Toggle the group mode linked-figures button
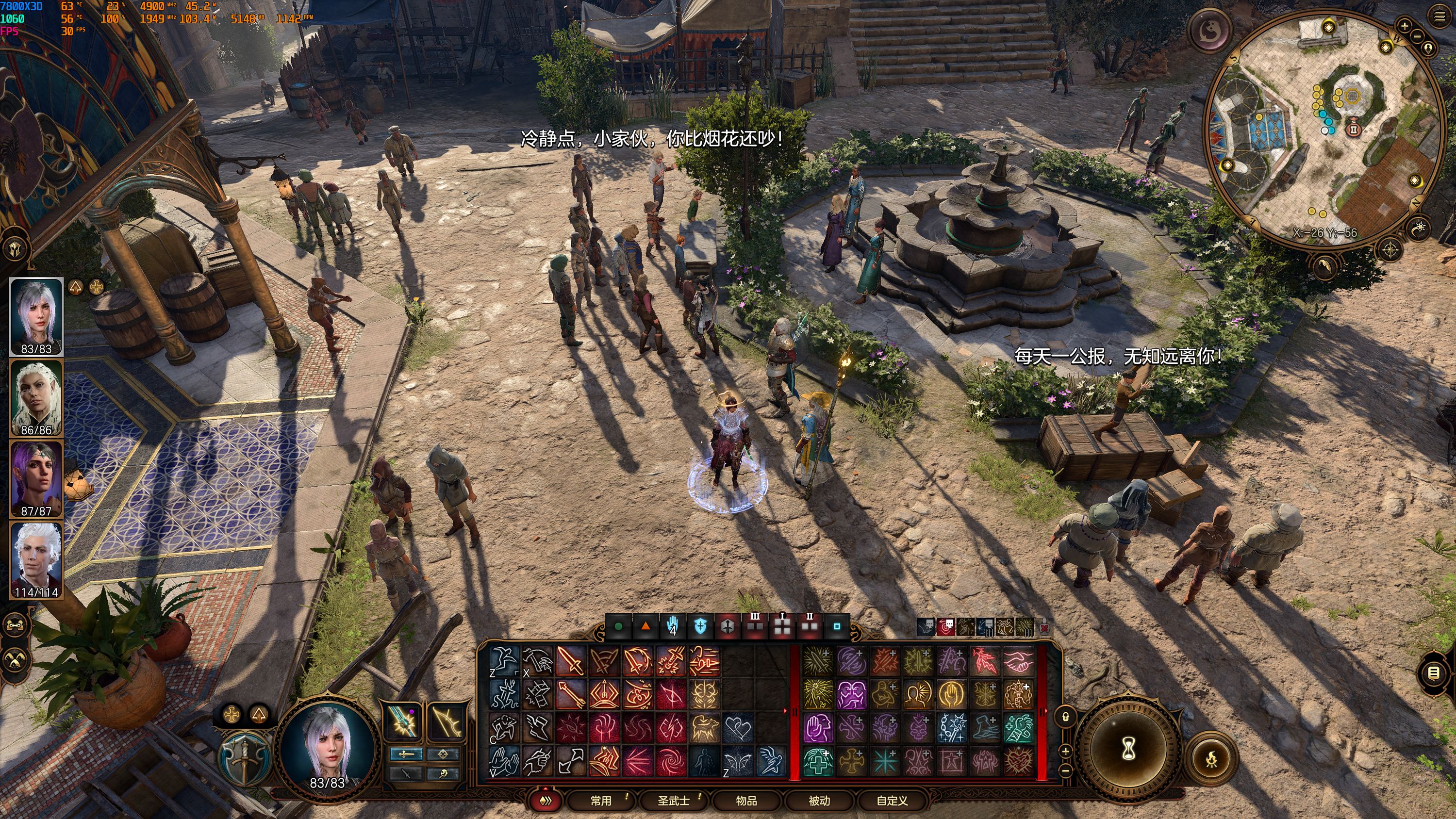This screenshot has height=819, width=1456. (15, 624)
